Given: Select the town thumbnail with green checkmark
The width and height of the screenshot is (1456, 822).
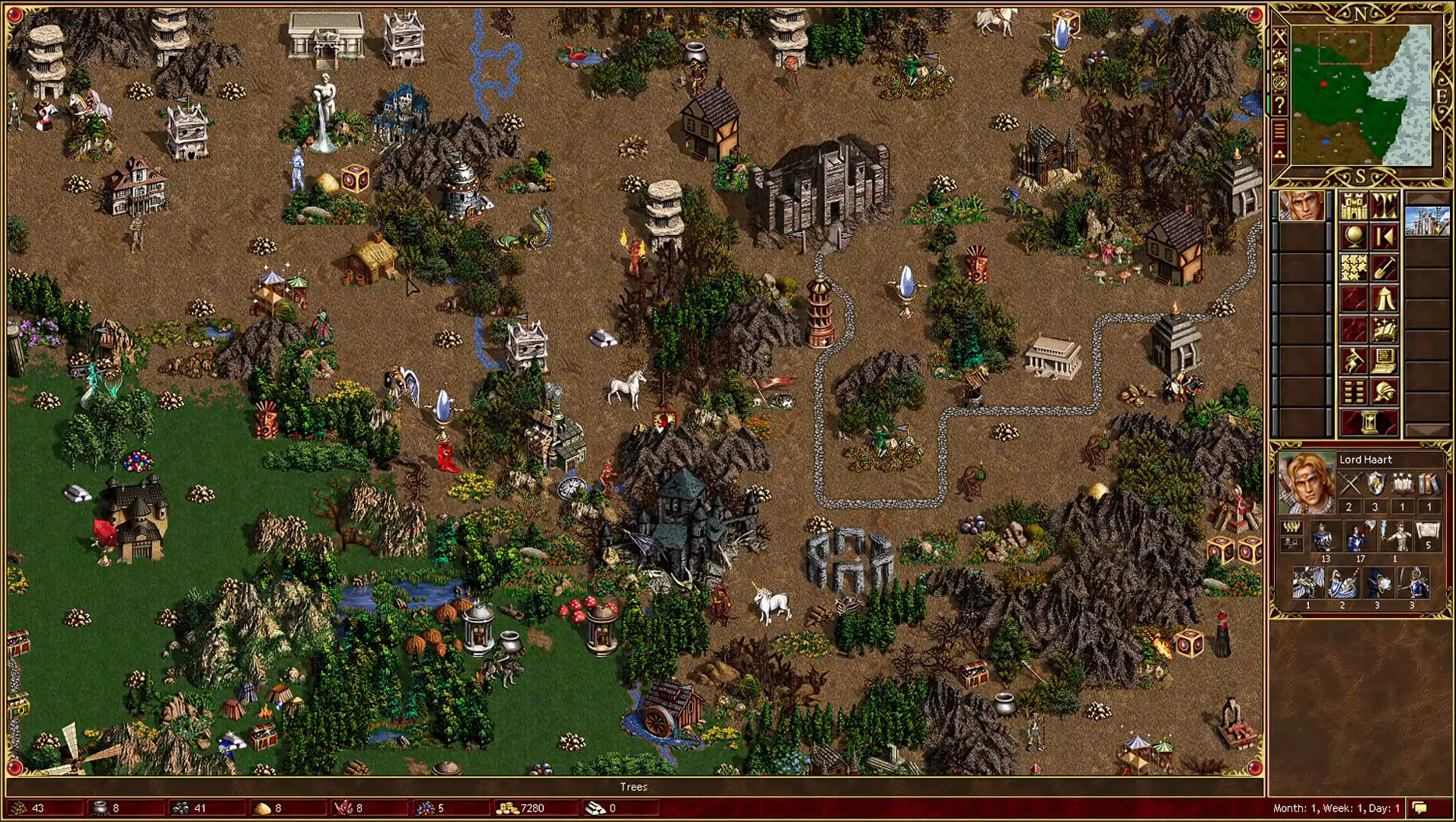Looking at the screenshot, I should click(1426, 221).
